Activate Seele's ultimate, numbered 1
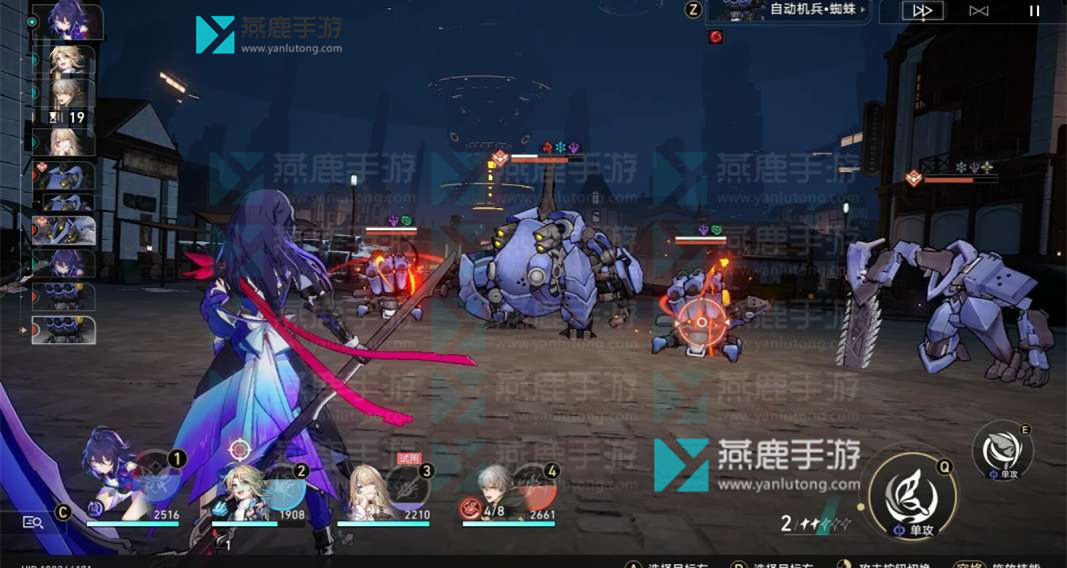1067x568 pixels. (158, 478)
